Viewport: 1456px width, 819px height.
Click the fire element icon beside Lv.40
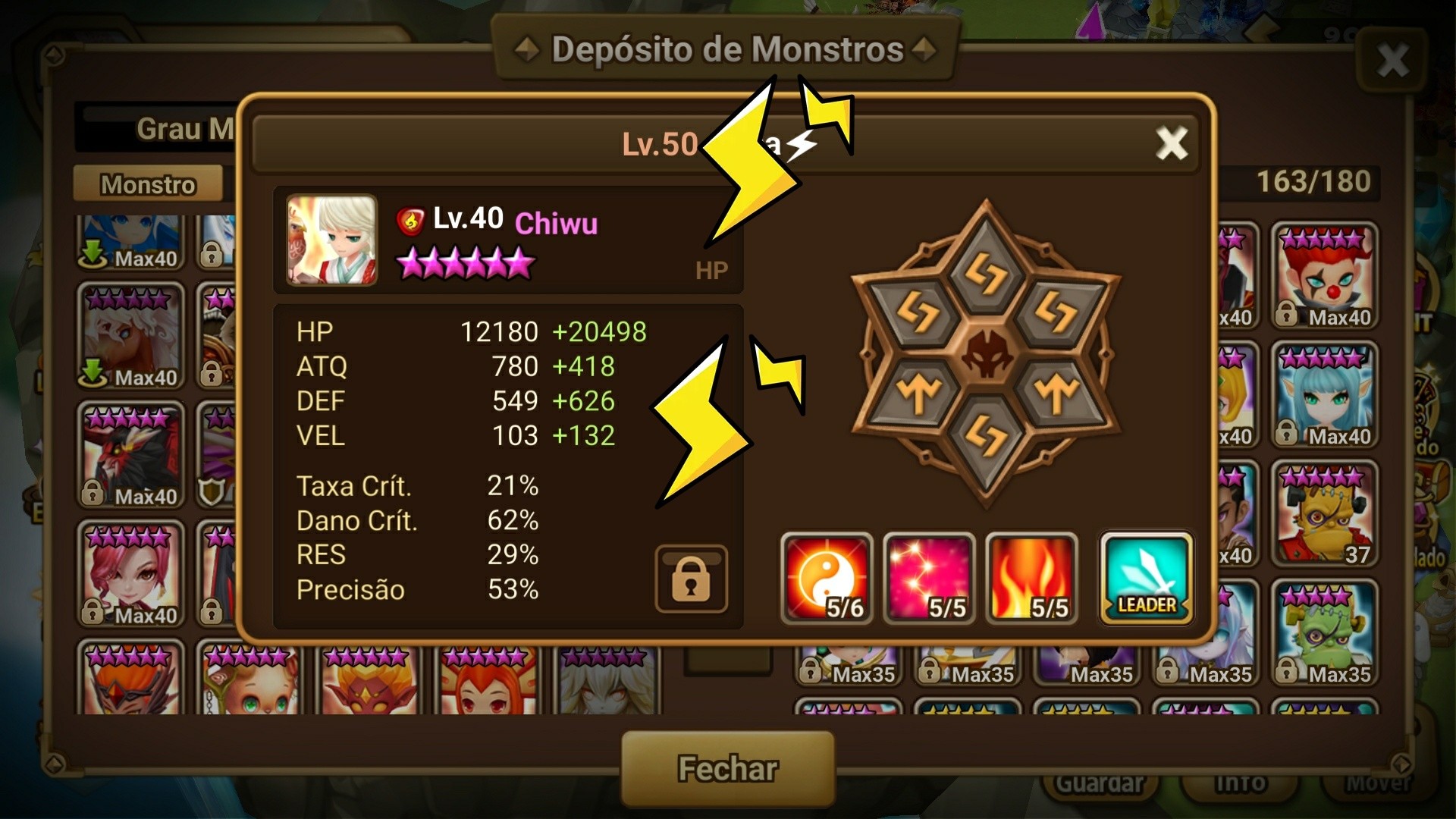click(410, 221)
